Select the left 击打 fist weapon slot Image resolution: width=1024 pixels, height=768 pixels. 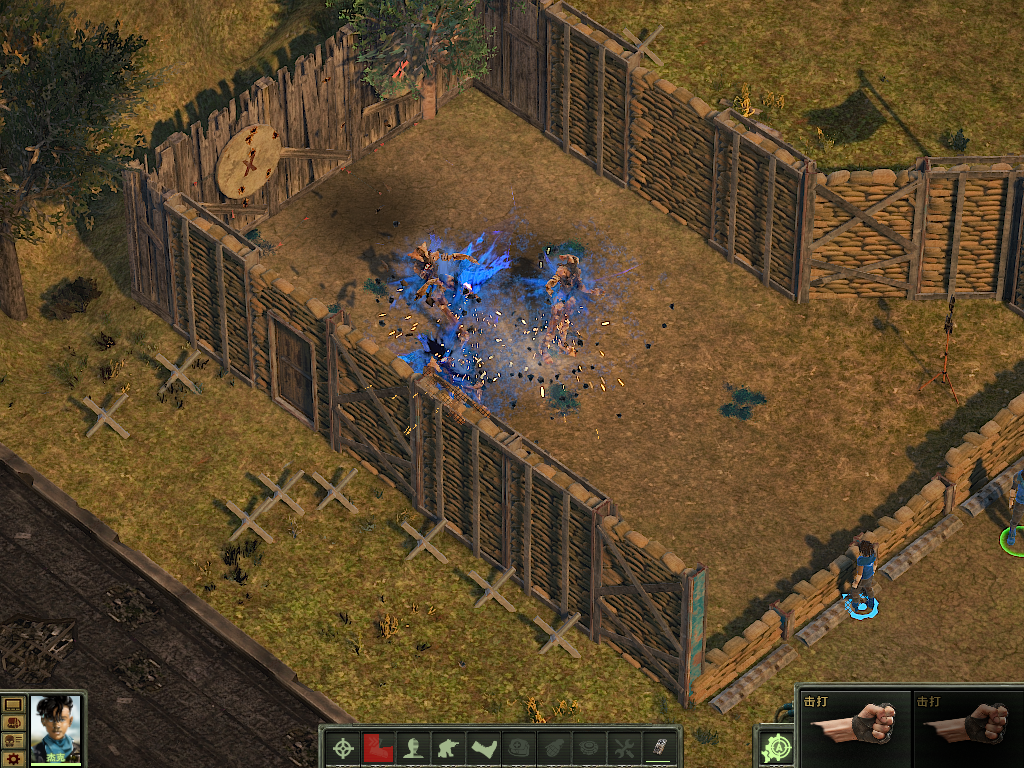[x=855, y=727]
